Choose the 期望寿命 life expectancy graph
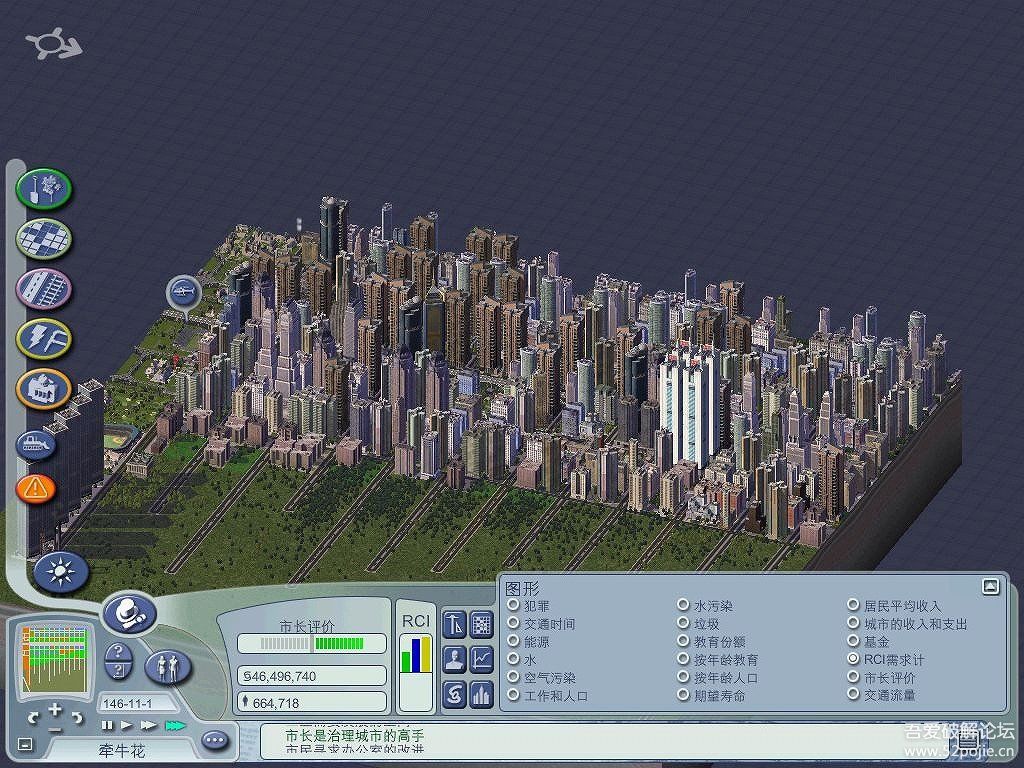The height and width of the screenshot is (768, 1024). click(683, 695)
